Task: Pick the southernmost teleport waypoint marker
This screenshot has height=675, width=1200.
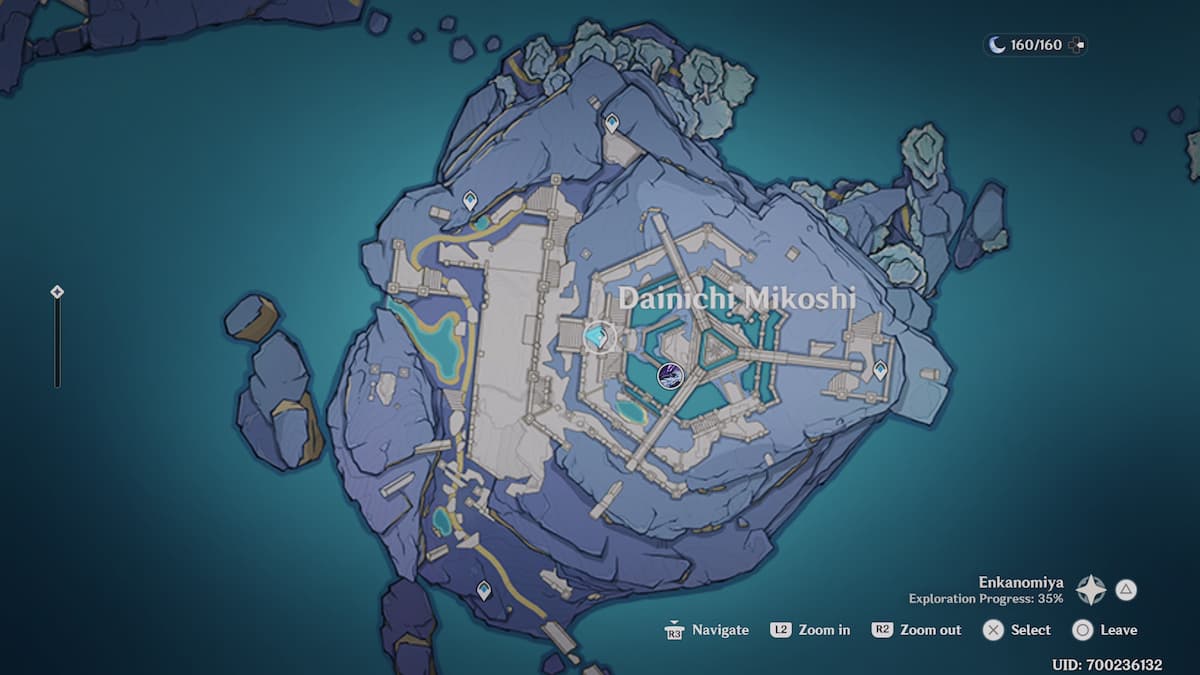Action: (x=484, y=590)
